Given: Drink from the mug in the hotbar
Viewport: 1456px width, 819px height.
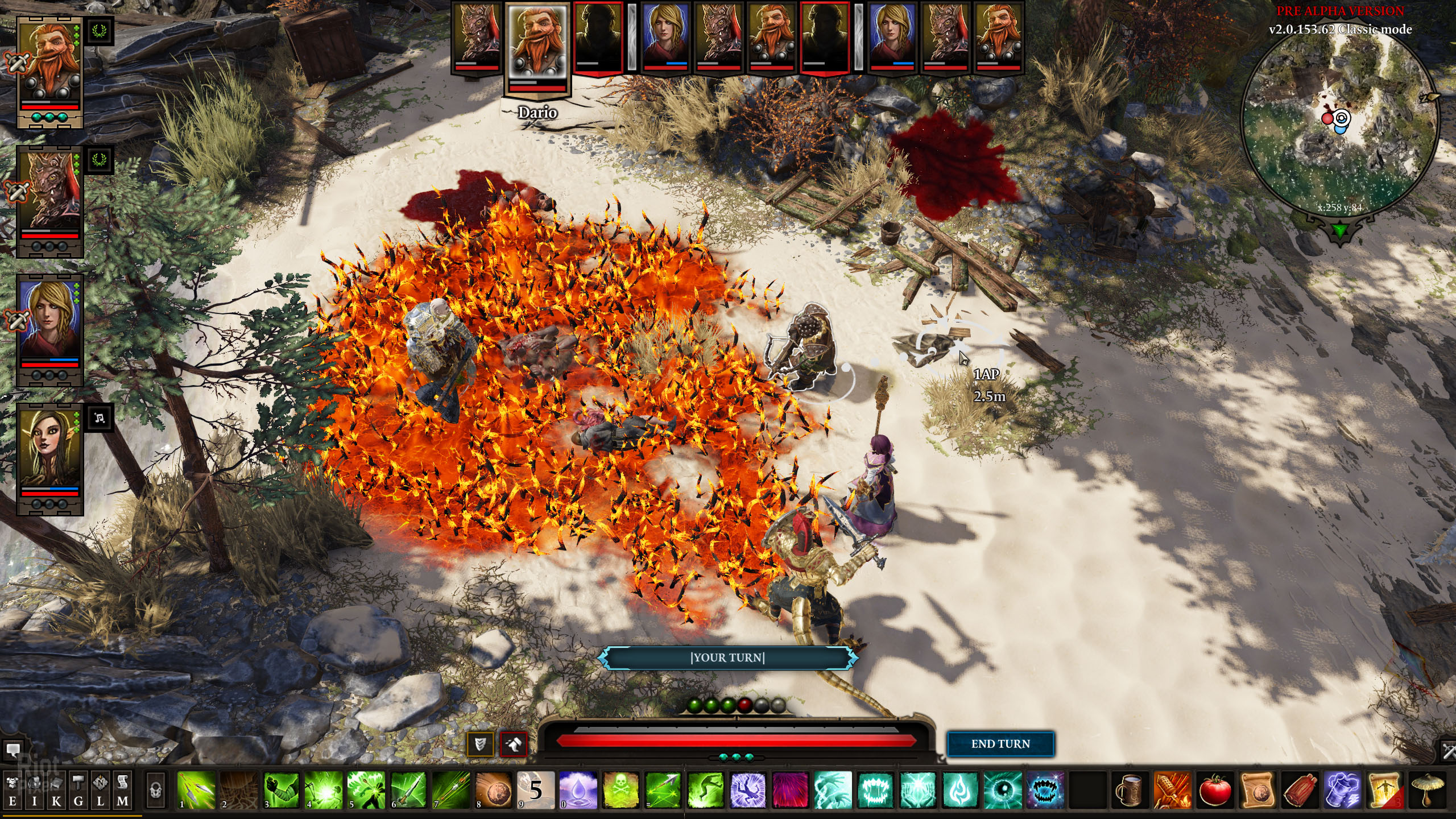Looking at the screenshot, I should (1130, 791).
